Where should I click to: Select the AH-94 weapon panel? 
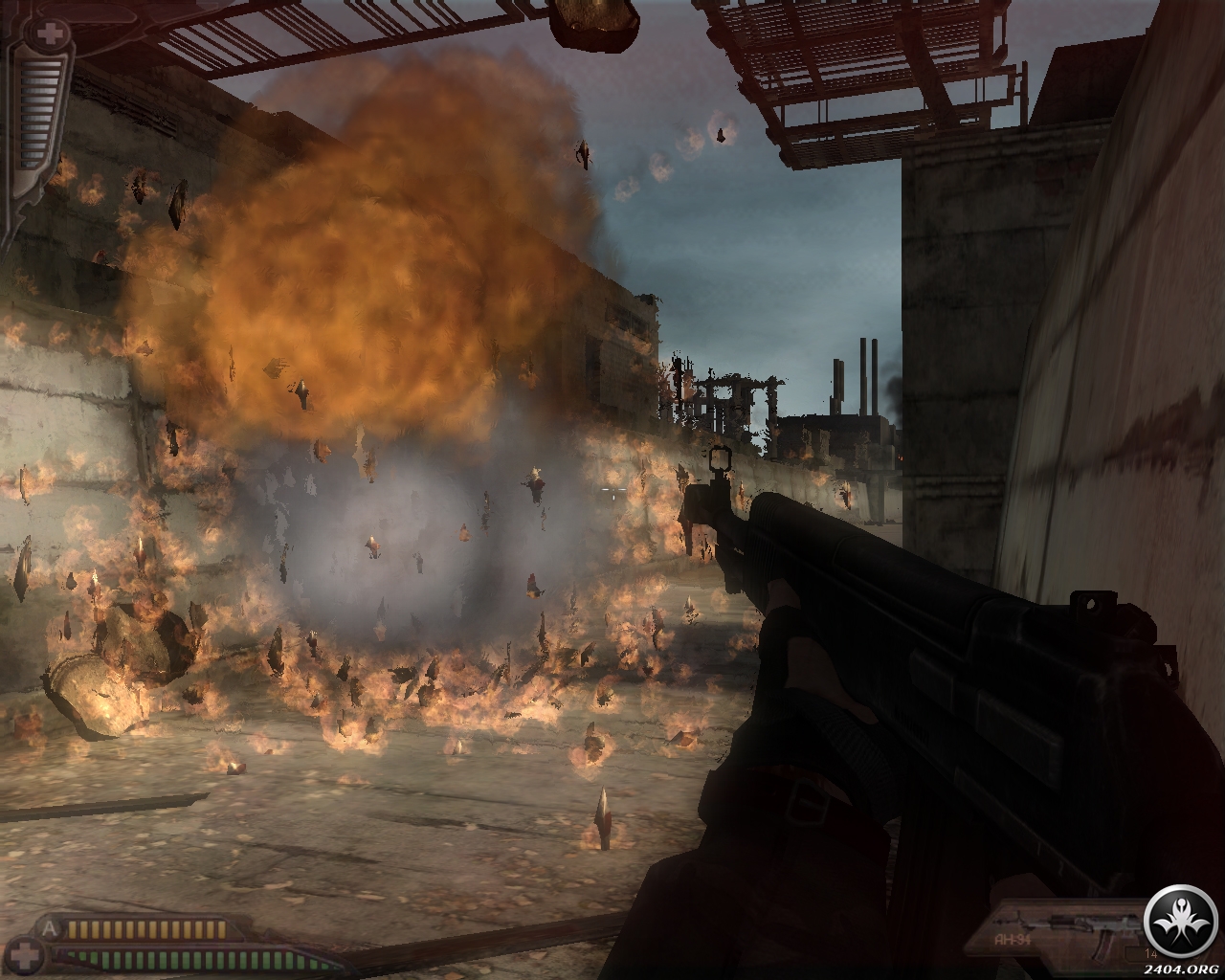pos(1060,933)
